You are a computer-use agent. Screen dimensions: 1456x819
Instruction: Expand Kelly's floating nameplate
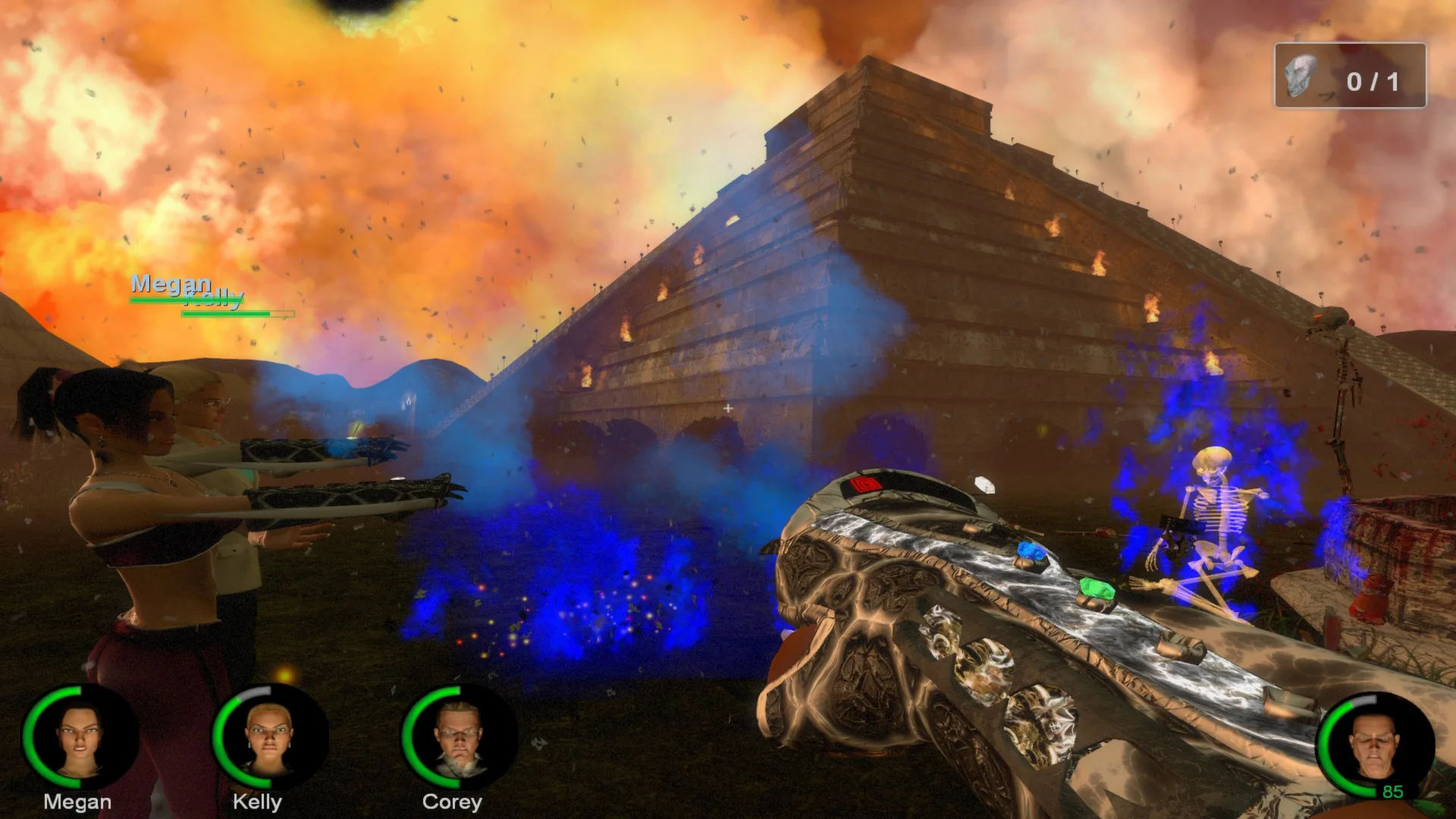215,299
